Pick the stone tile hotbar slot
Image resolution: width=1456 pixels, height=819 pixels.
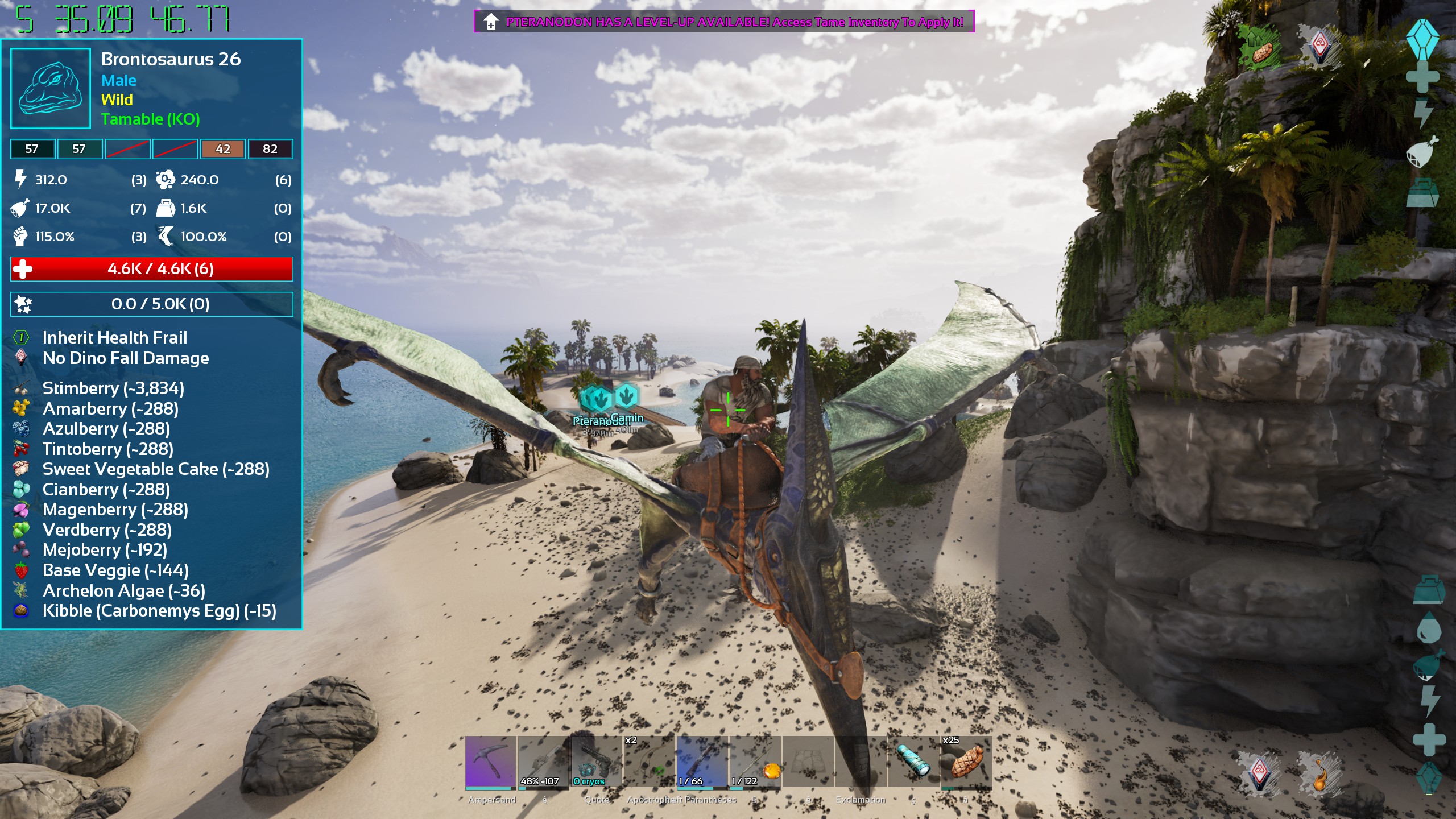(808, 762)
